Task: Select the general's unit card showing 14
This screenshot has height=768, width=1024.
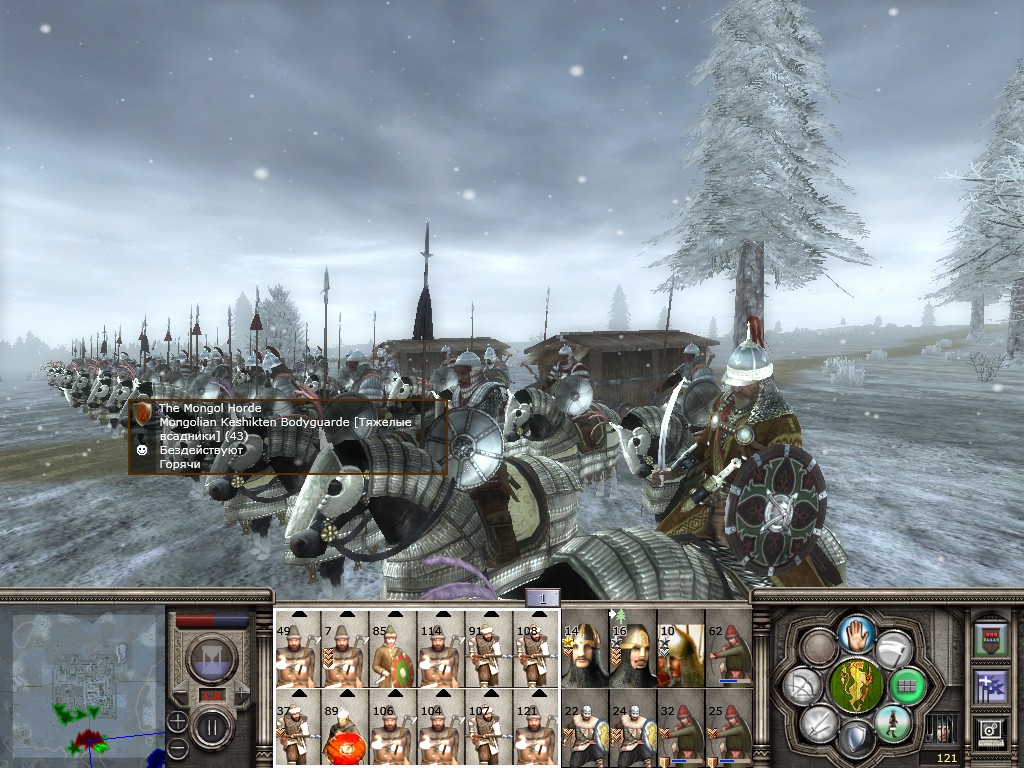Action: click(585, 650)
